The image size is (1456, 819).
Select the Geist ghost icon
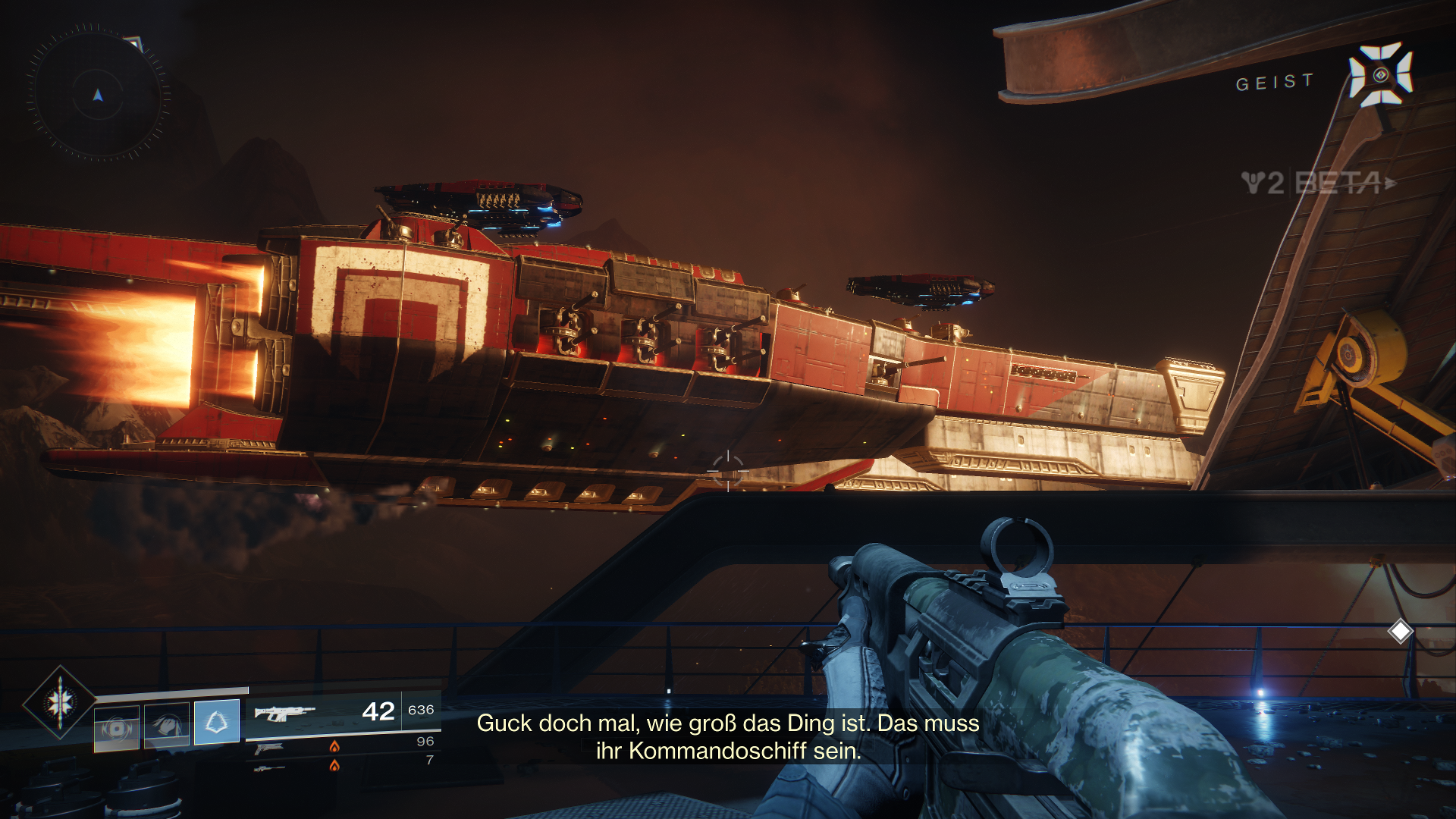[x=1380, y=74]
